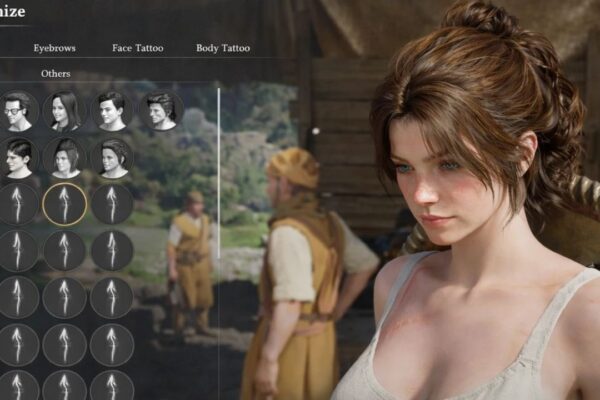Click the gold-ringed hair strand option
Image resolution: width=600 pixels, height=400 pixels.
tap(64, 204)
